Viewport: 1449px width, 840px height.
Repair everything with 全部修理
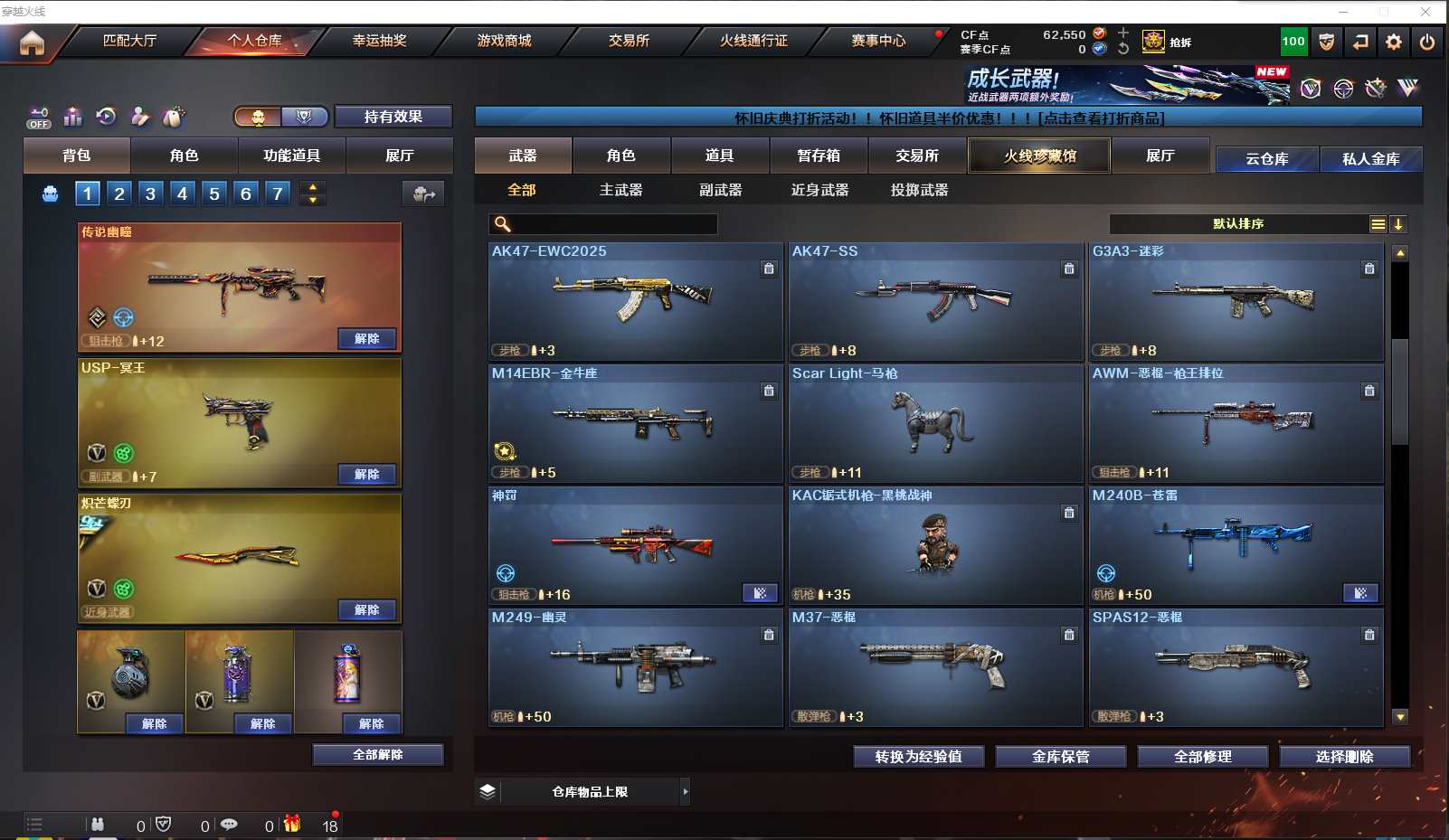(x=1202, y=757)
